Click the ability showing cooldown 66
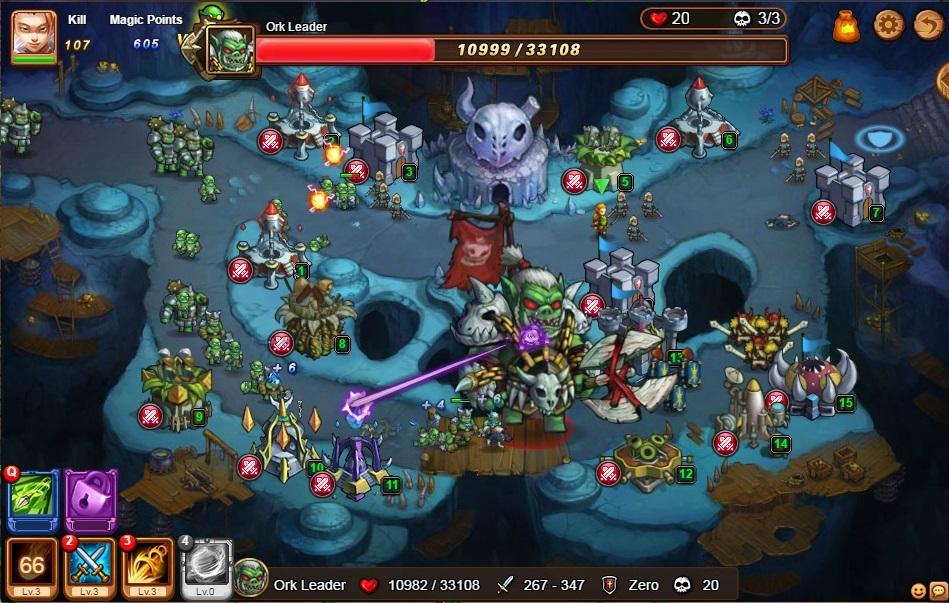Viewport: 949px width, 603px height. click(x=33, y=565)
